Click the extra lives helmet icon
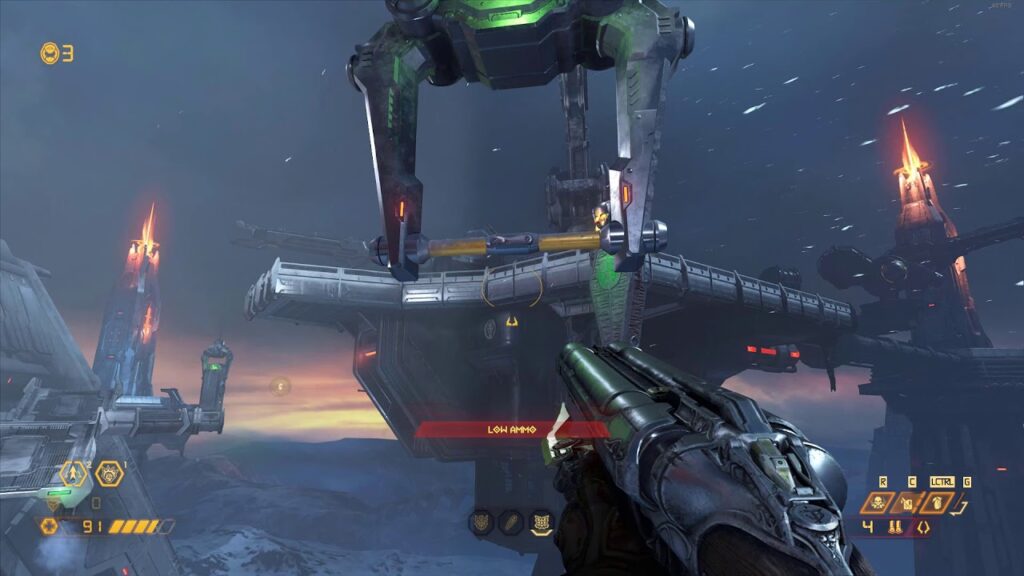 (x=49, y=53)
